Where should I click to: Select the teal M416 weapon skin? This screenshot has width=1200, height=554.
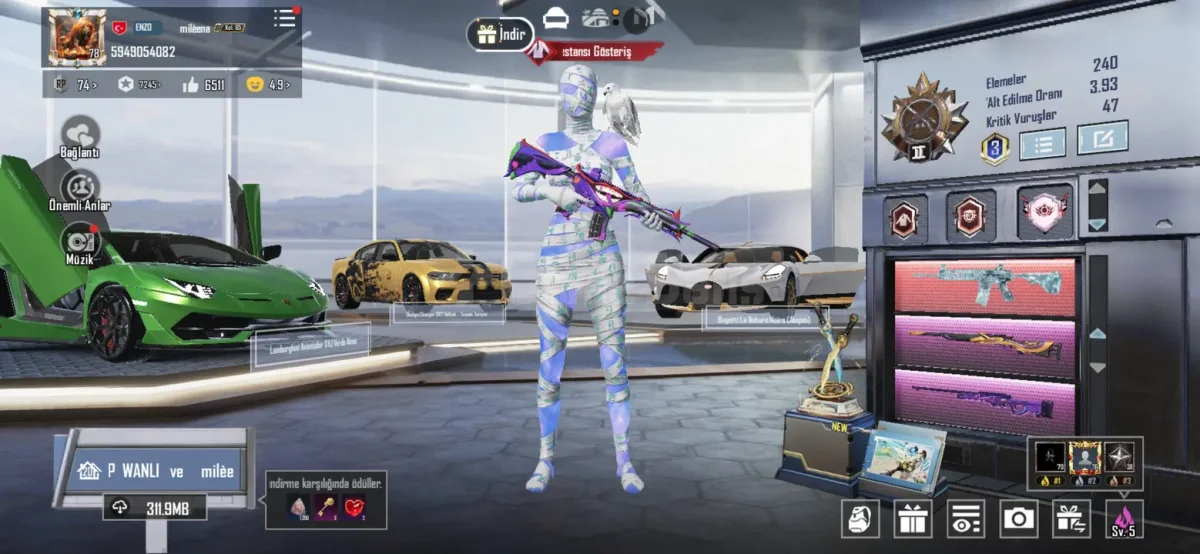[984, 287]
